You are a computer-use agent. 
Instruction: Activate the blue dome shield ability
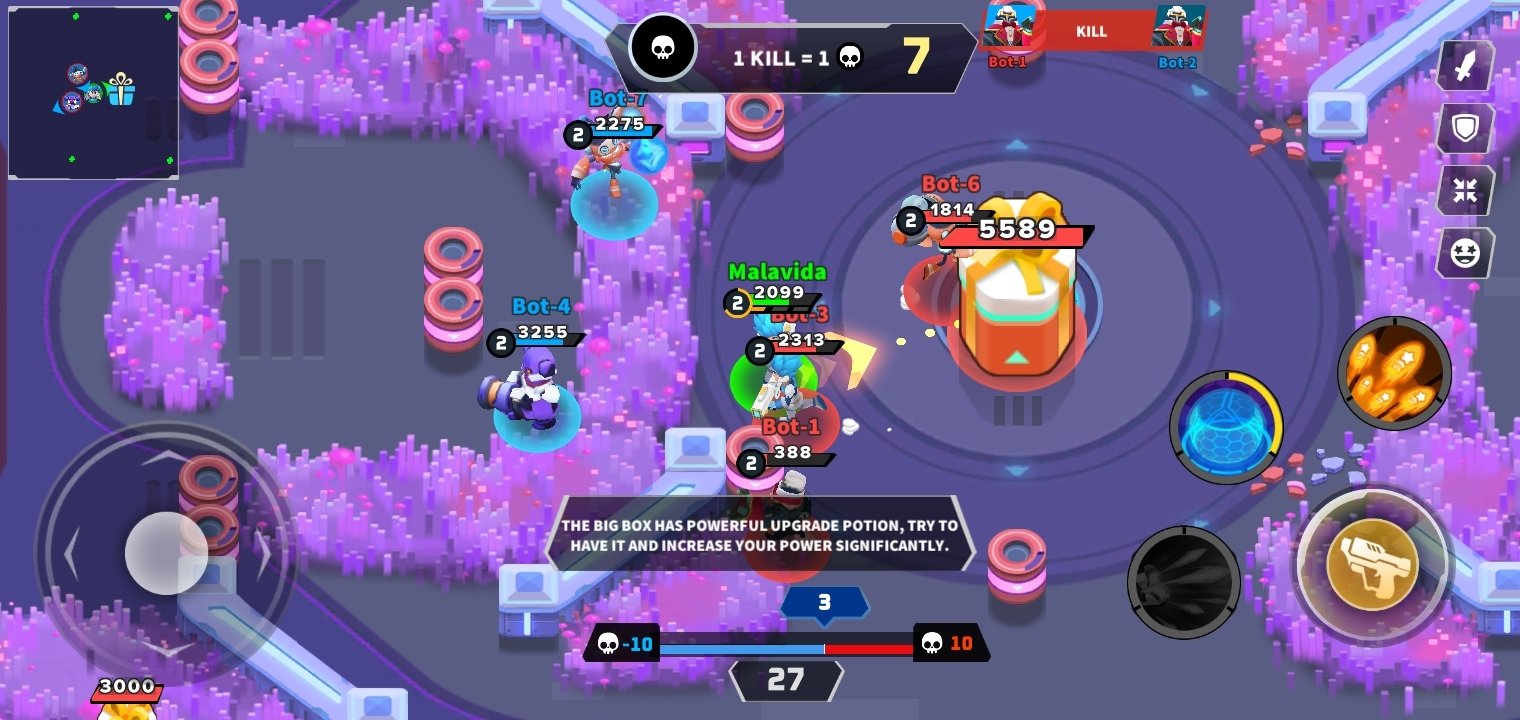(1226, 428)
